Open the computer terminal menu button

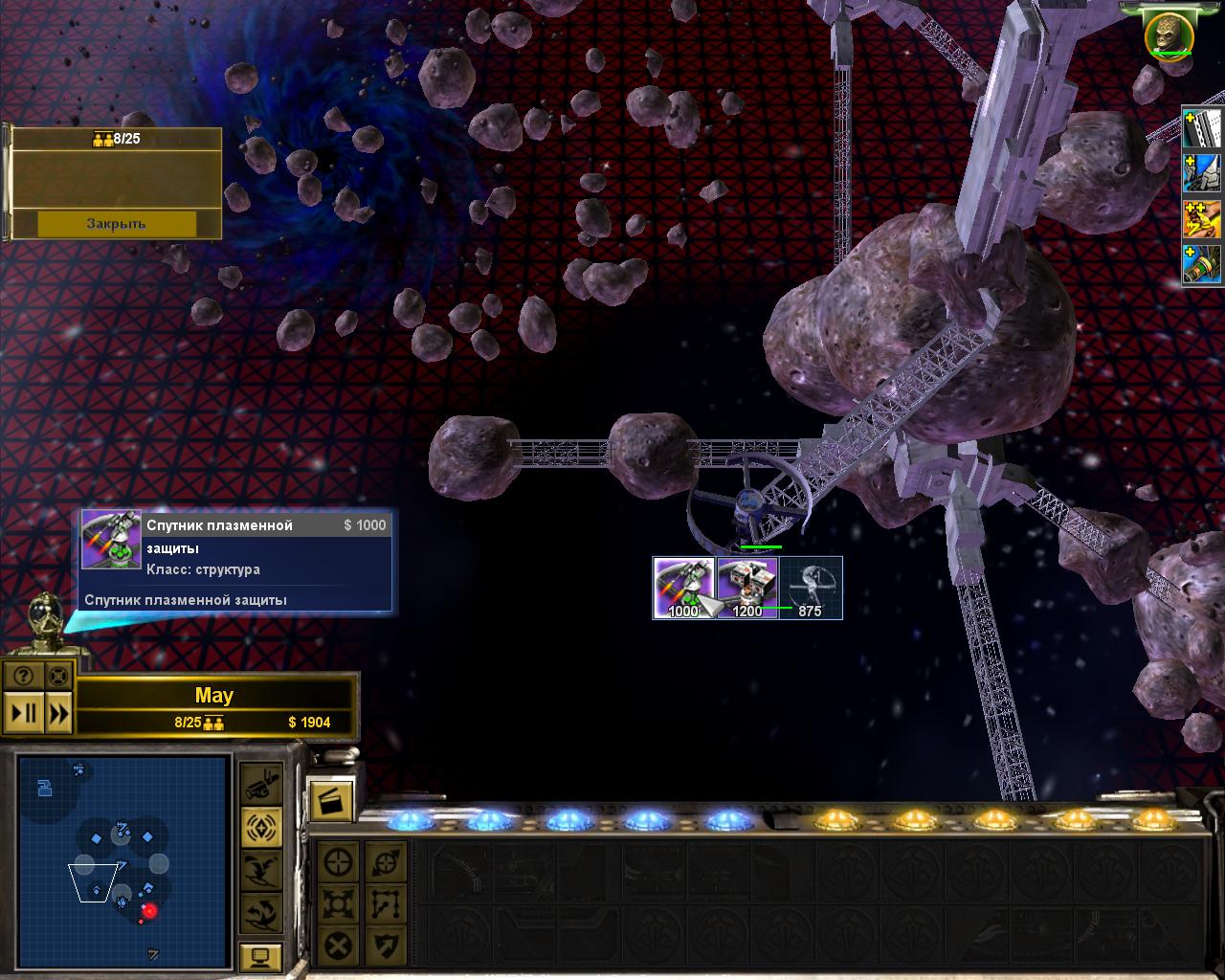[x=260, y=957]
